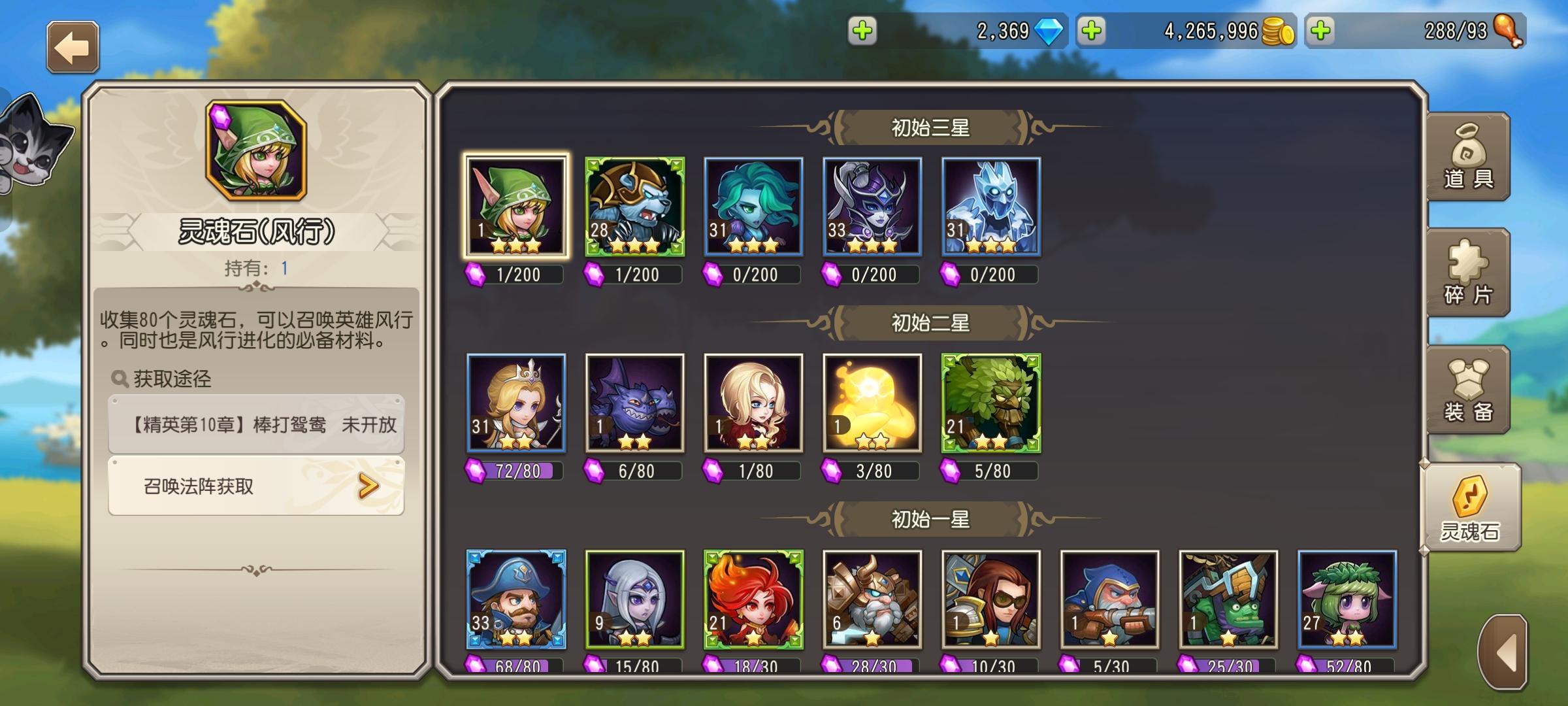Select the ice golem hero in the three-star row

[990, 208]
